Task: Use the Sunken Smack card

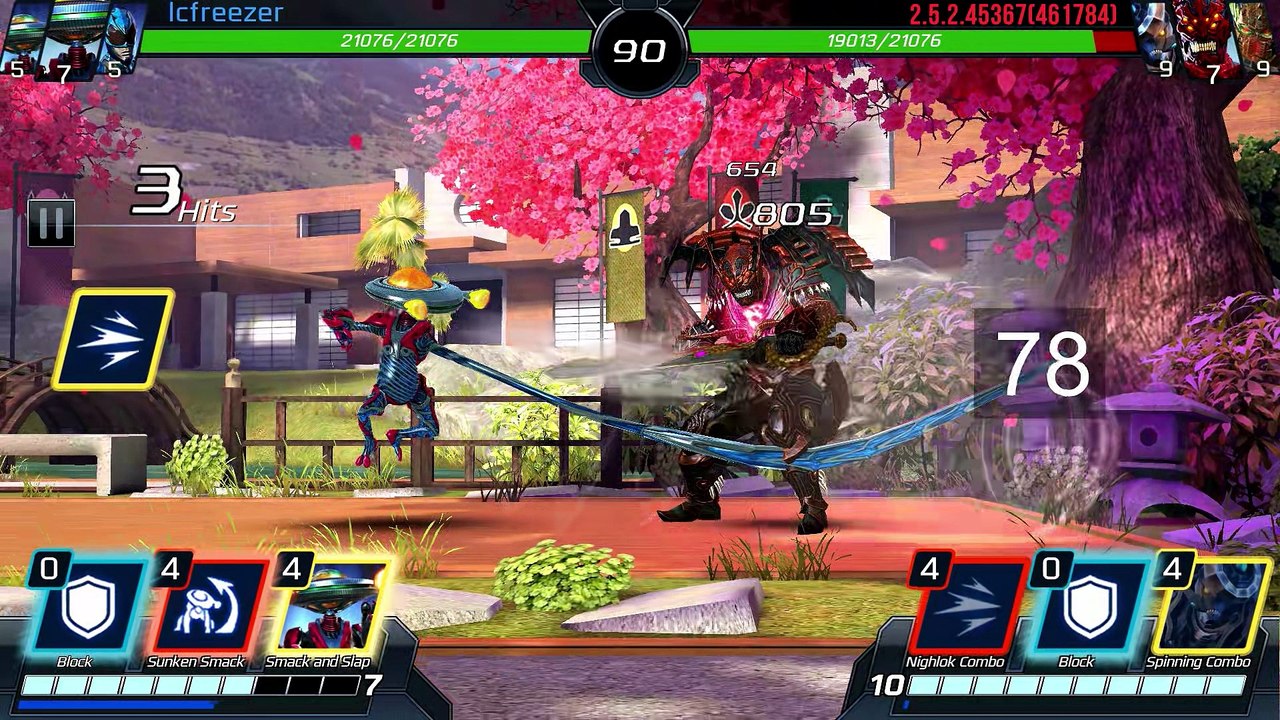Action: (x=209, y=607)
